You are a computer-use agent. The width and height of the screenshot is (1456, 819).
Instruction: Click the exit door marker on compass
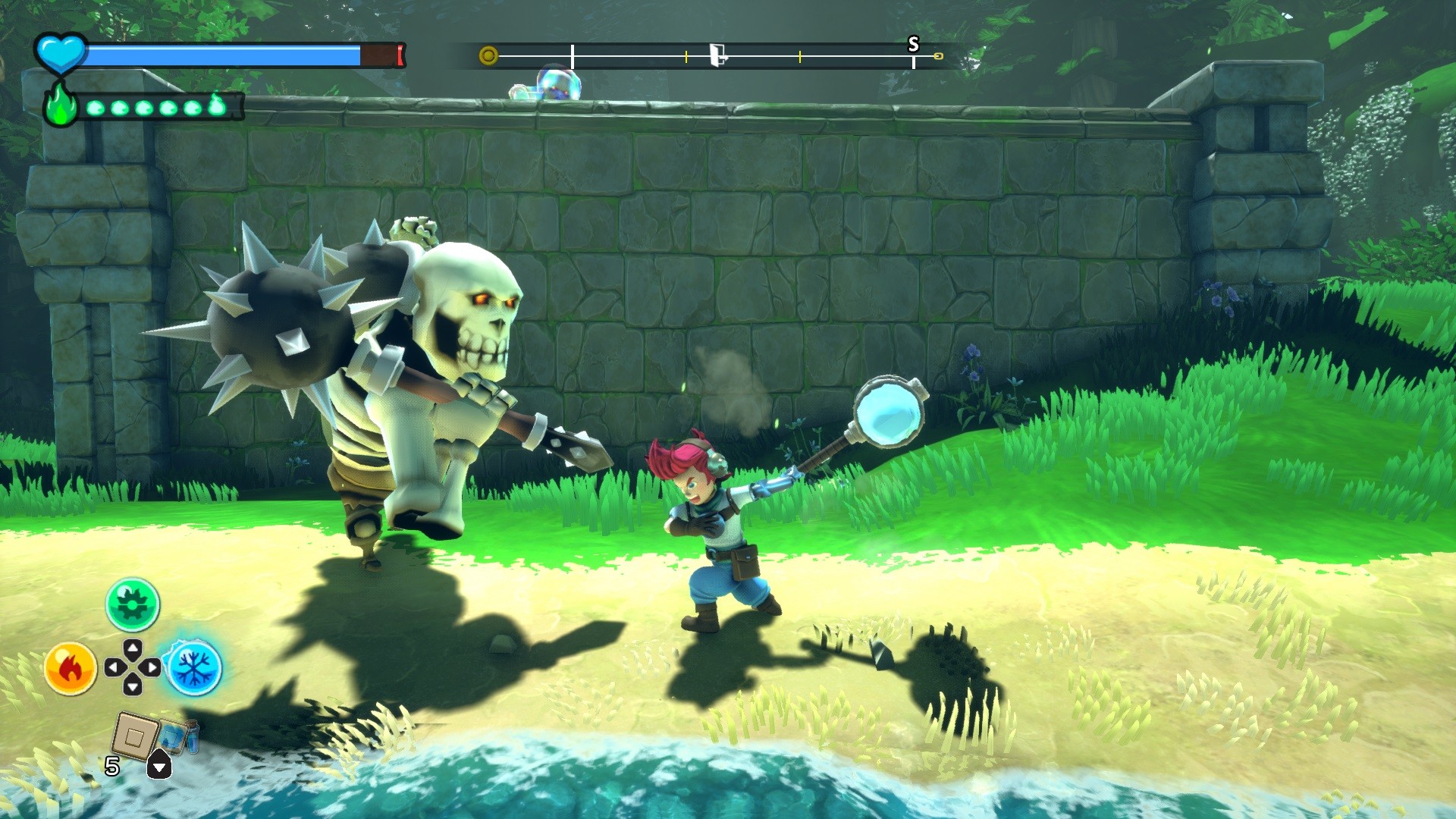717,55
